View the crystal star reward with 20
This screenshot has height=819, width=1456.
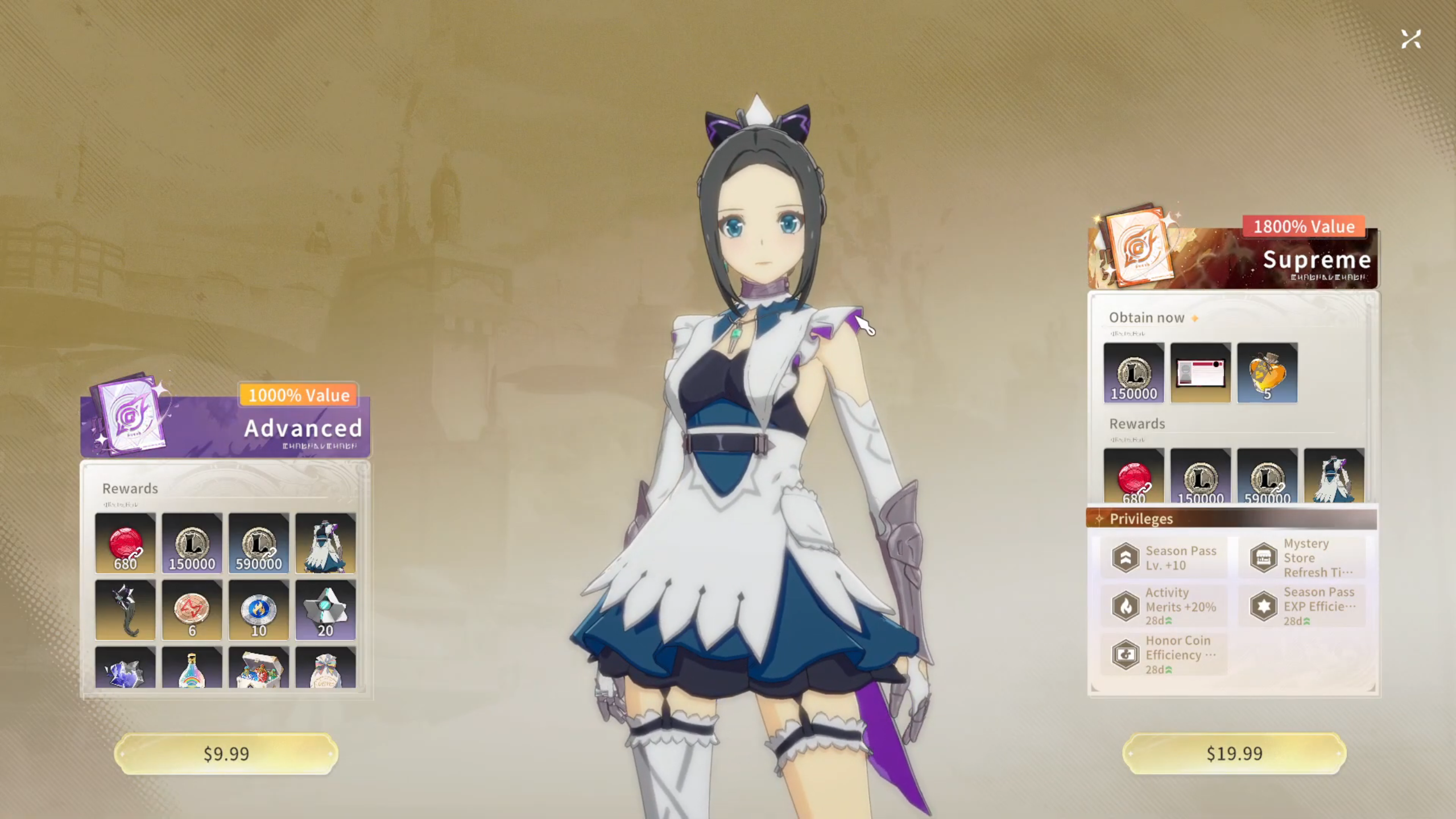(325, 610)
